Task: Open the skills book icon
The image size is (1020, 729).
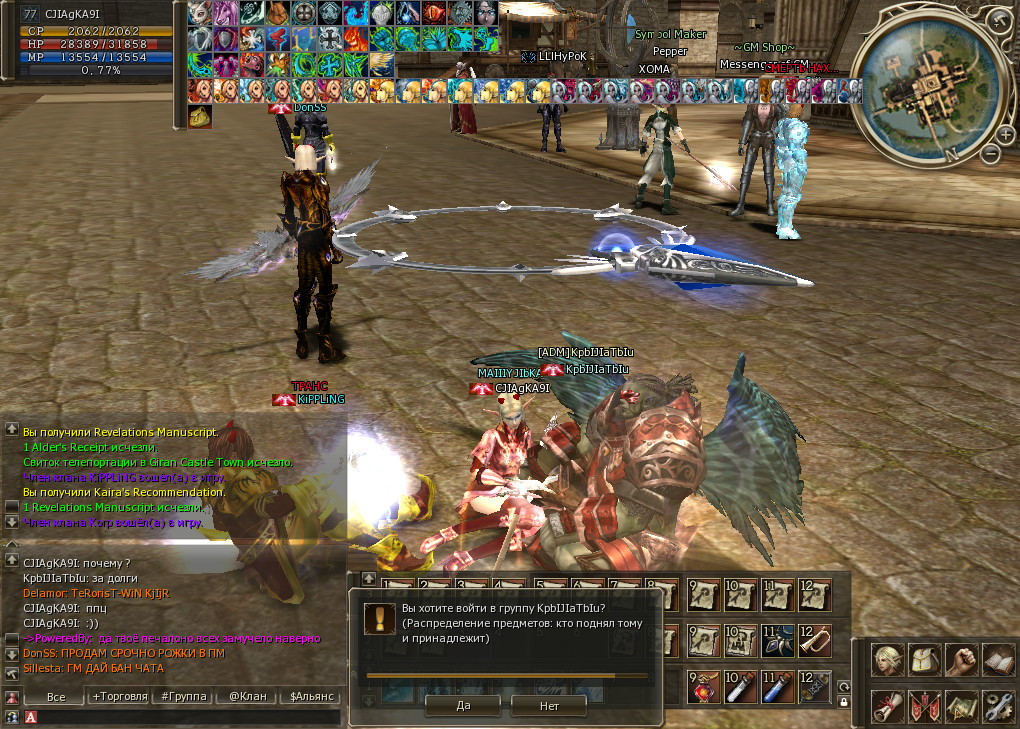Action: point(998,660)
